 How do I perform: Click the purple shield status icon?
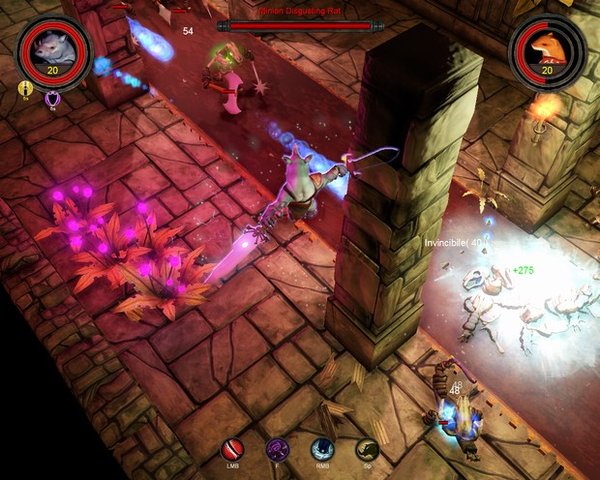click(x=52, y=98)
